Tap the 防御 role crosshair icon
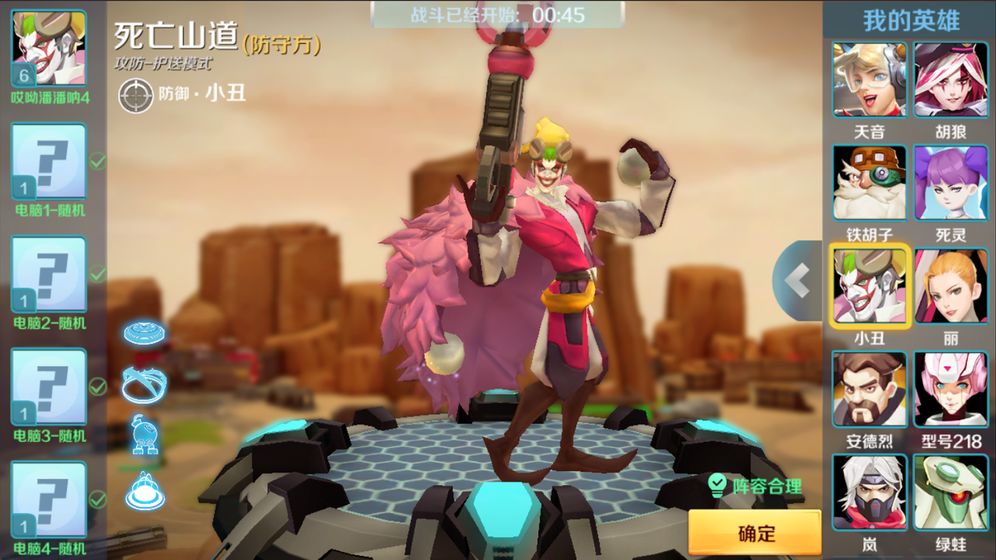The image size is (996, 560). click(x=133, y=94)
